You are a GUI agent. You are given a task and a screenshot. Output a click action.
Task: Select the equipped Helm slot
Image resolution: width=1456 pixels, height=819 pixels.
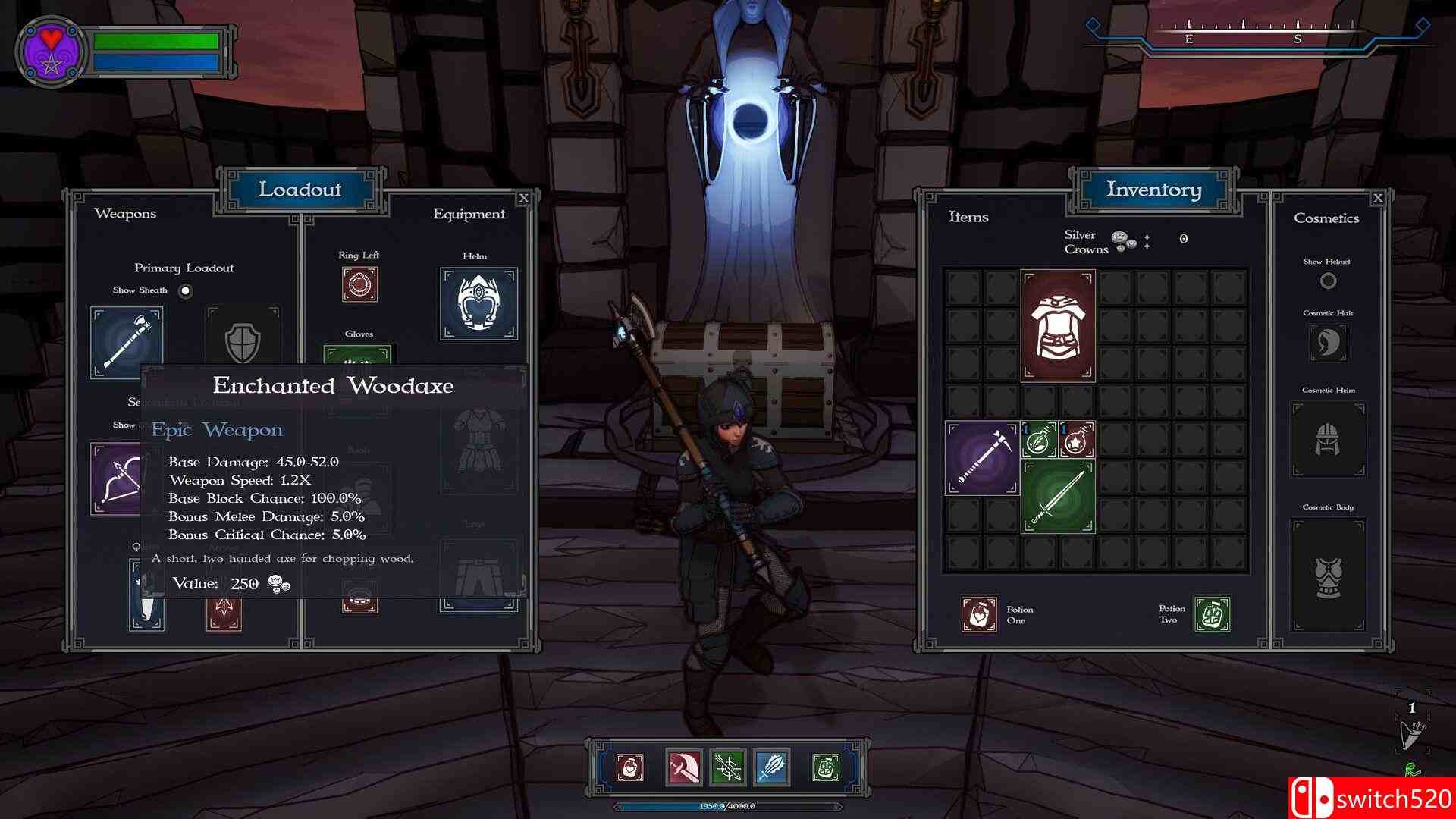479,303
